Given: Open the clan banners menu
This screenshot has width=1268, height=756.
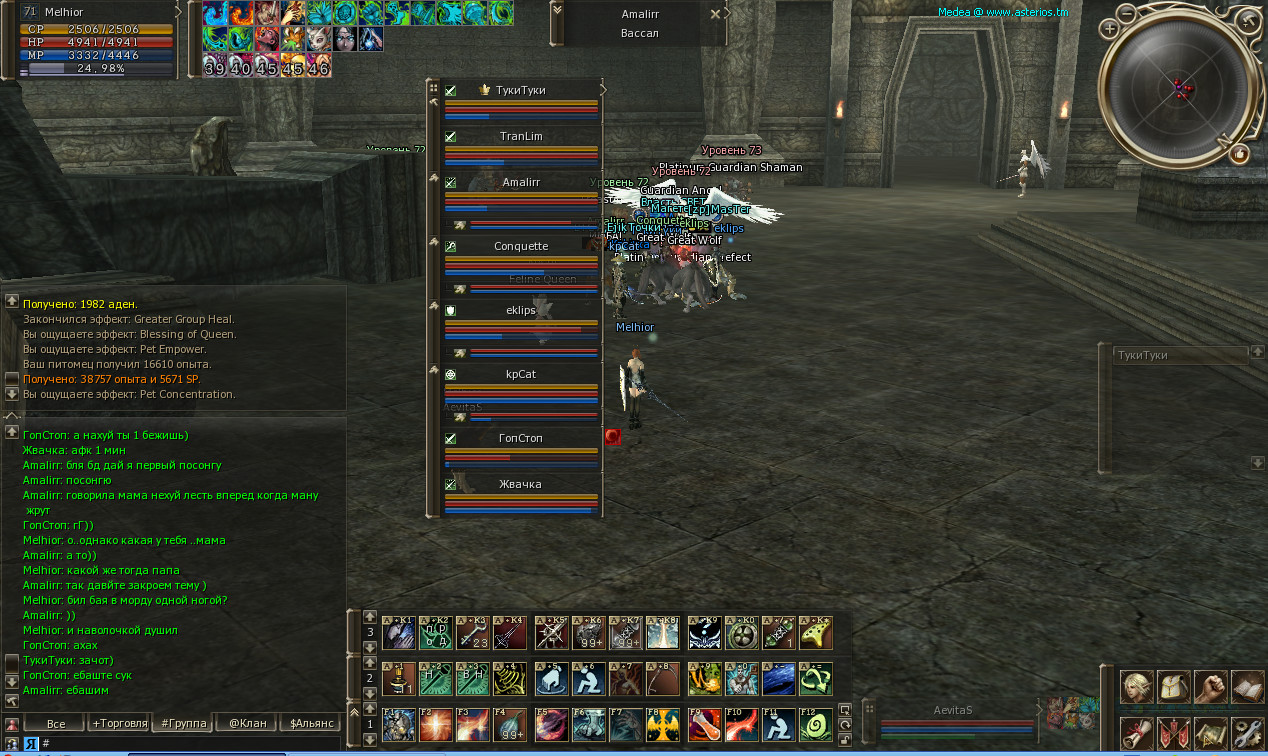Looking at the screenshot, I should coord(1173,732).
